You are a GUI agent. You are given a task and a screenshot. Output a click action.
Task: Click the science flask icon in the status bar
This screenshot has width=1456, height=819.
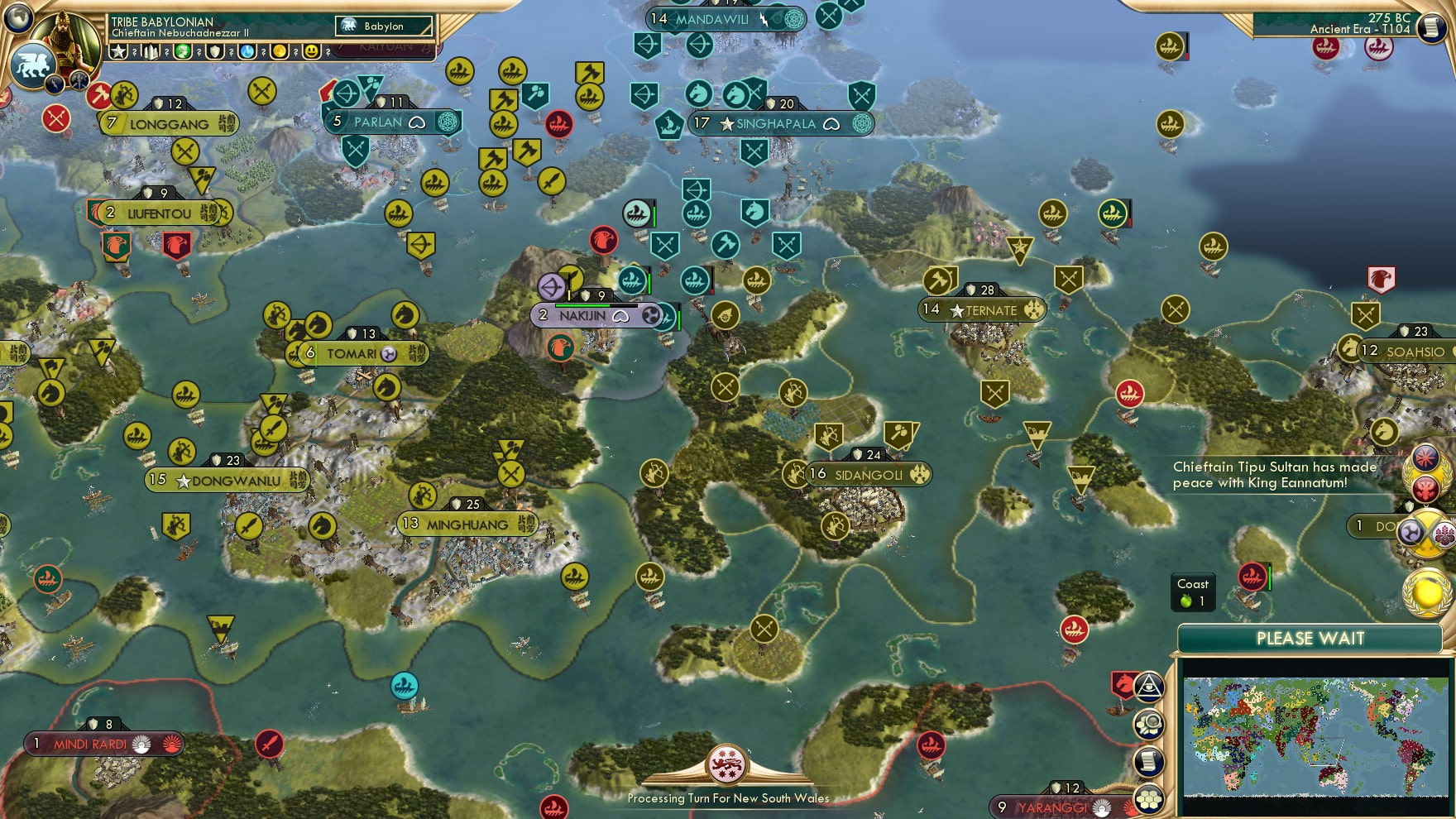click(247, 51)
